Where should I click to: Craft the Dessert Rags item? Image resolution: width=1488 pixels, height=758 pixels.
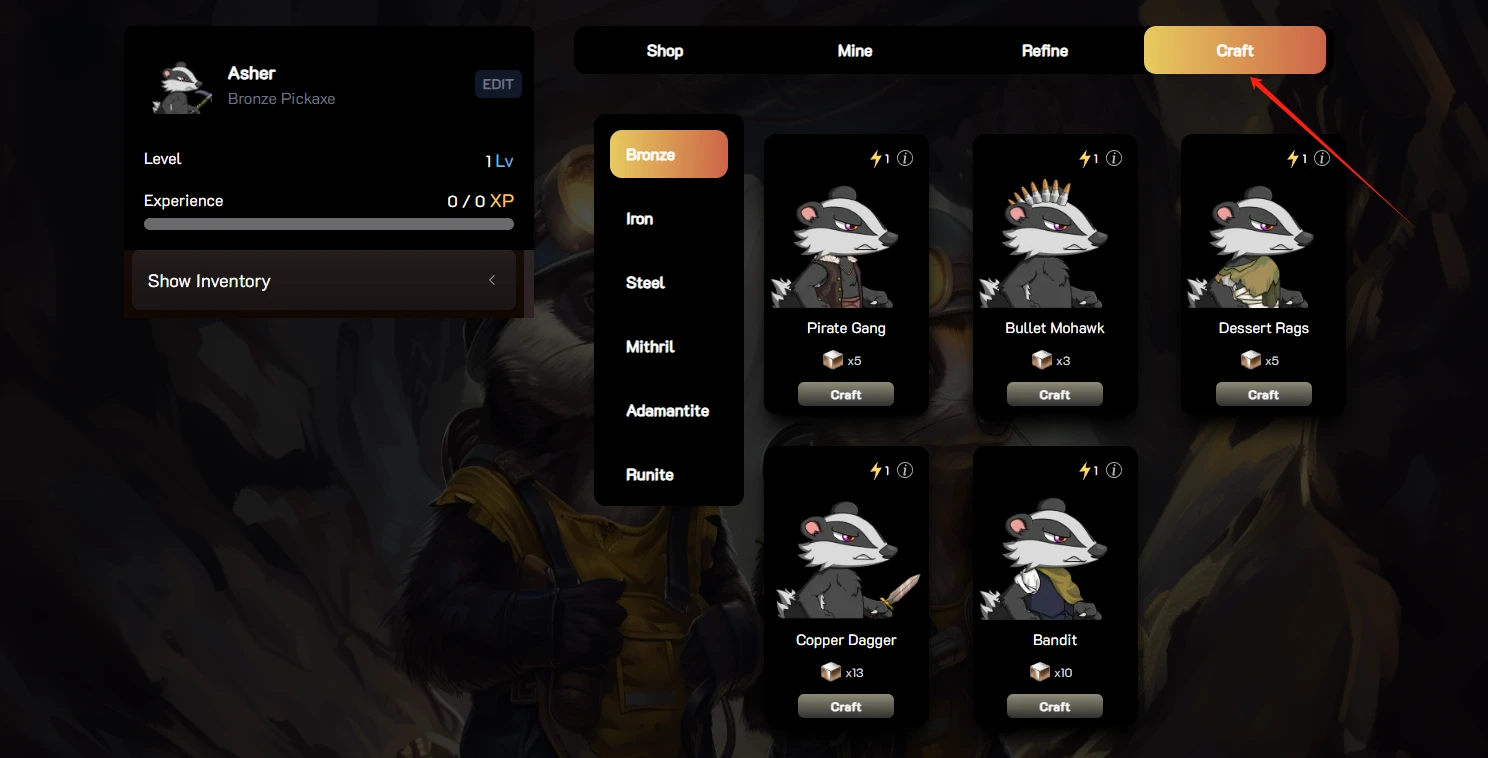click(x=1264, y=395)
